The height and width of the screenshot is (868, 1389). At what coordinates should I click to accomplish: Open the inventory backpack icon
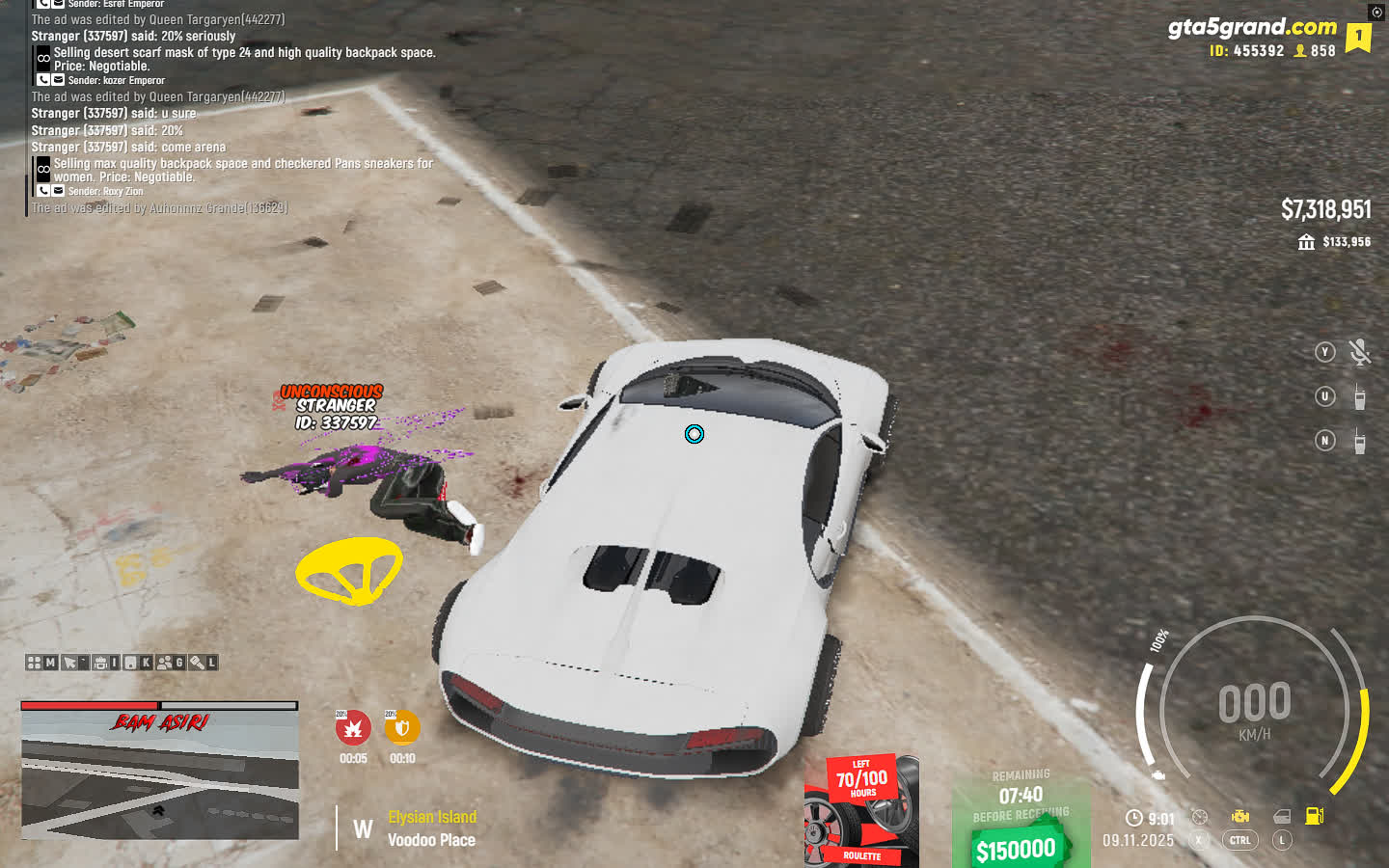100,663
